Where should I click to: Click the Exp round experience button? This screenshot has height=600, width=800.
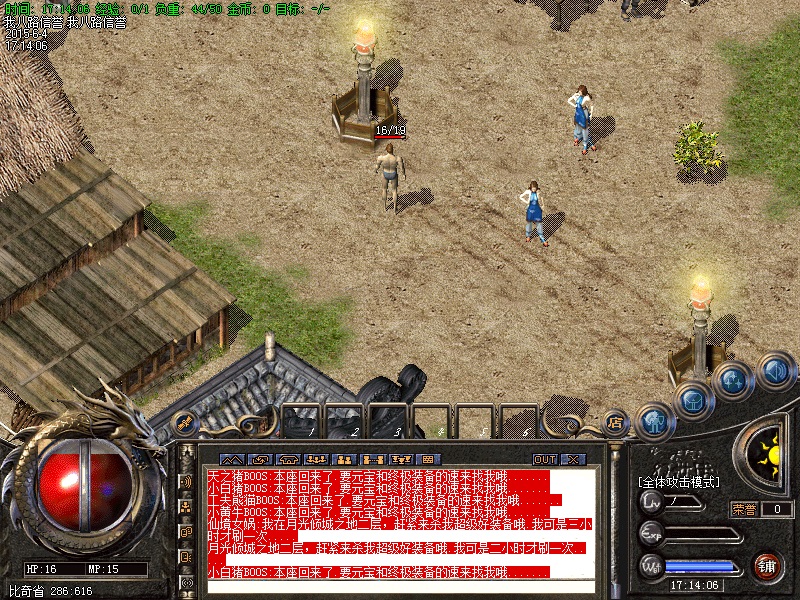pos(652,533)
